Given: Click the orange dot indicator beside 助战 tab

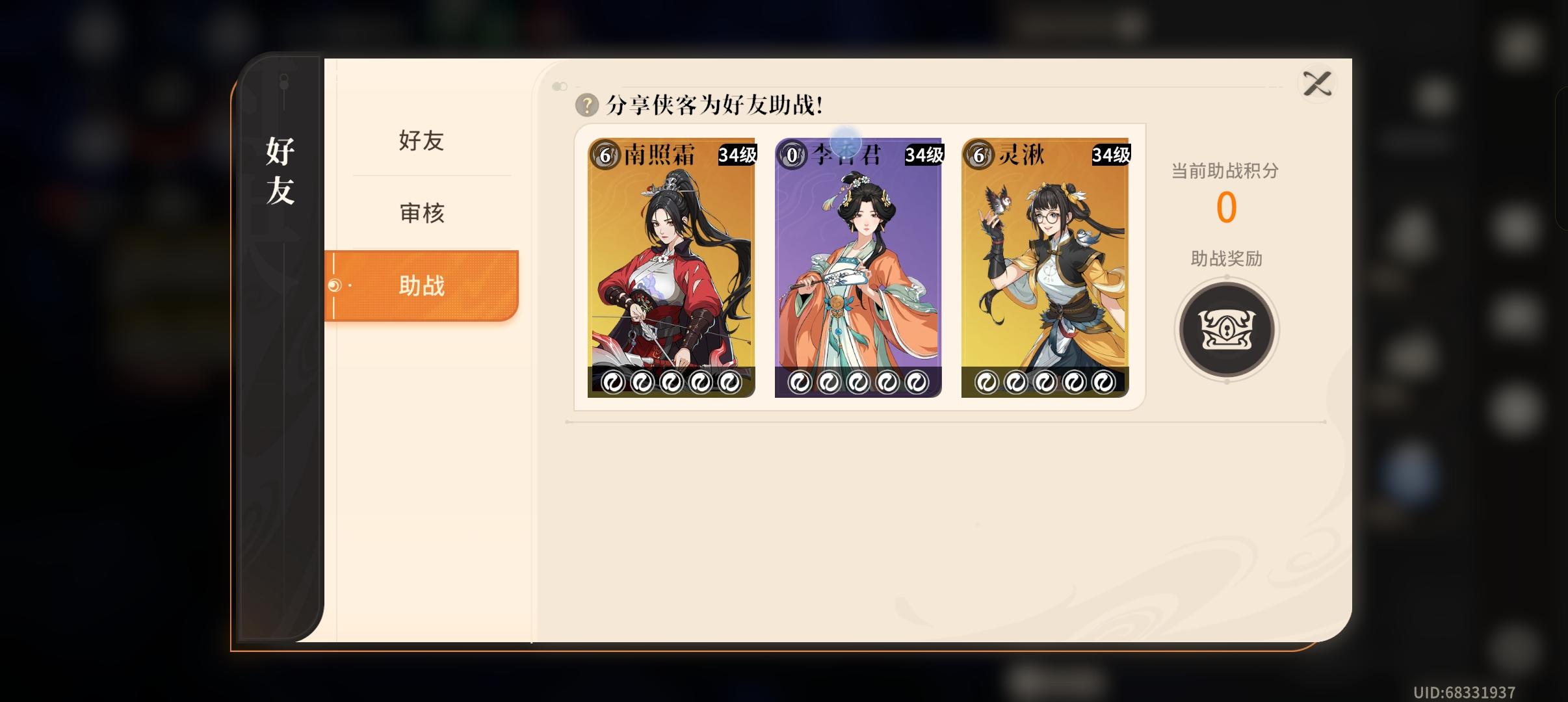Looking at the screenshot, I should point(336,286).
